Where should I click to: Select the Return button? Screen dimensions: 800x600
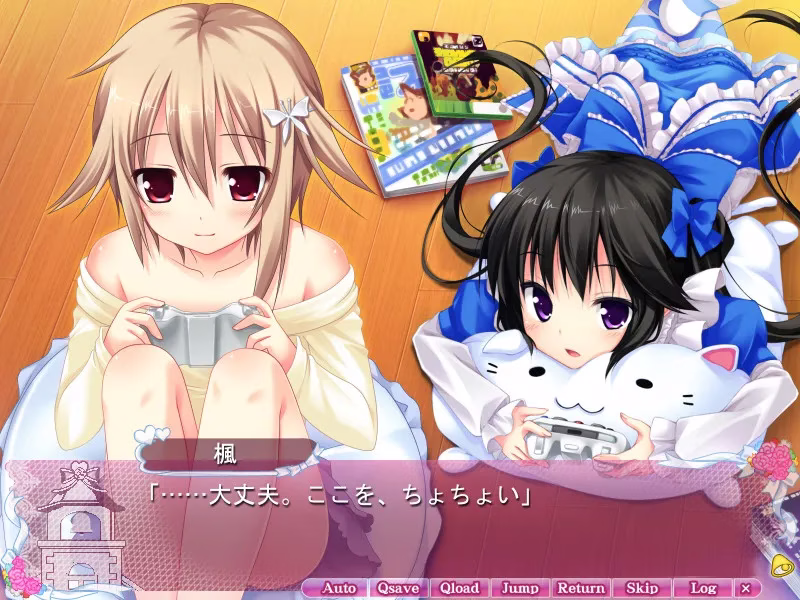tap(580, 588)
